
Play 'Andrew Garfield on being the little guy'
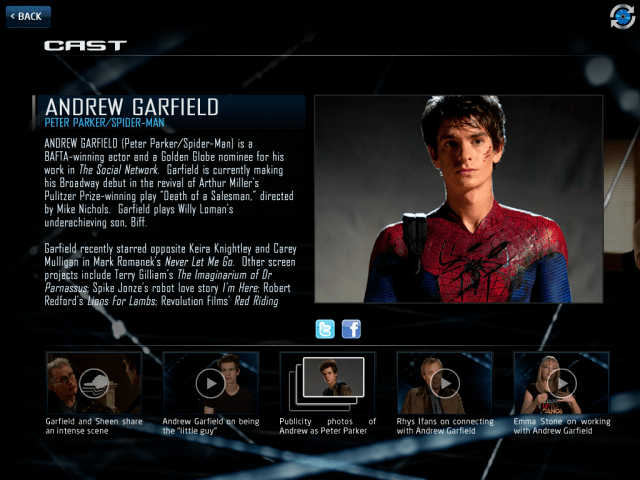[x=210, y=383]
